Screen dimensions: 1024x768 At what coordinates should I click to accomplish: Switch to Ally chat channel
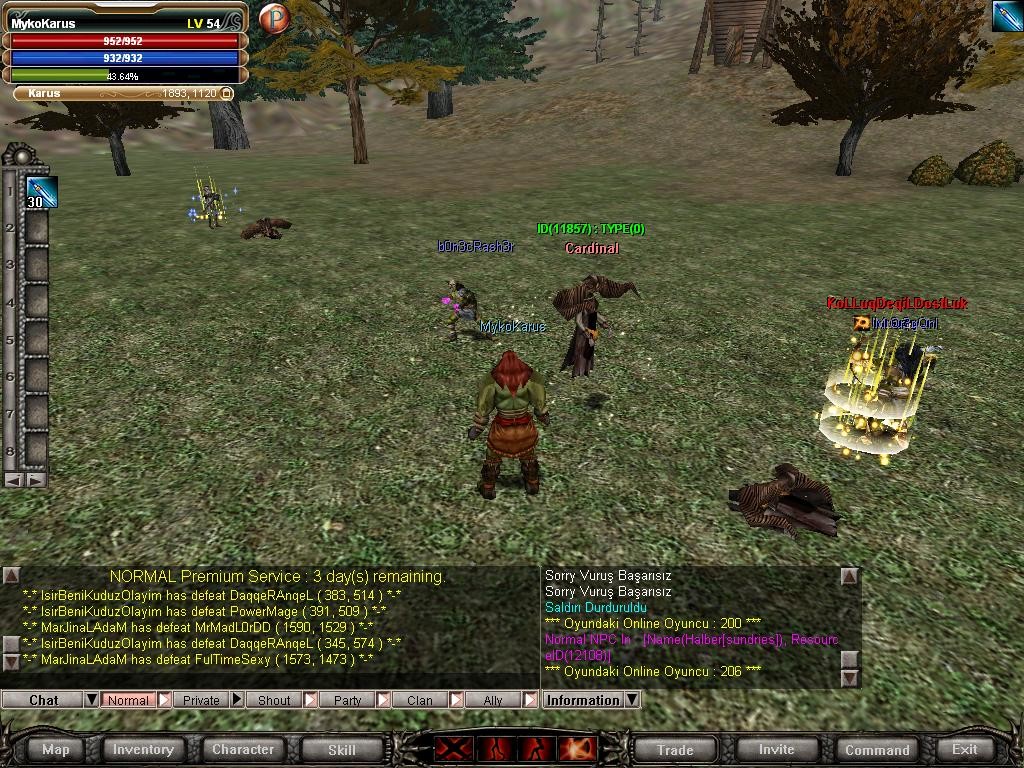[493, 700]
